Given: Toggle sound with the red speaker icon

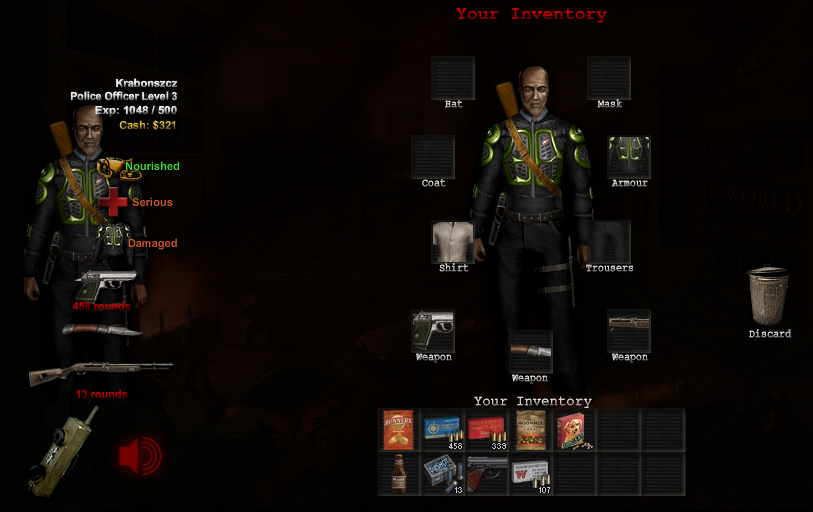Looking at the screenshot, I should pos(139,456).
